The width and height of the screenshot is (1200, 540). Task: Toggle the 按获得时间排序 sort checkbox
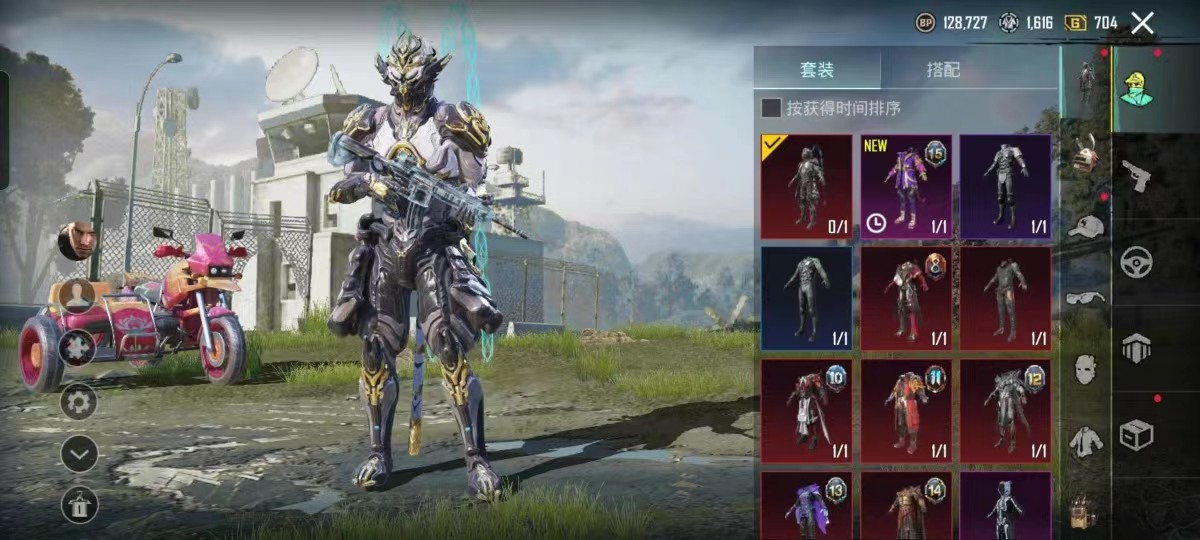tap(771, 108)
